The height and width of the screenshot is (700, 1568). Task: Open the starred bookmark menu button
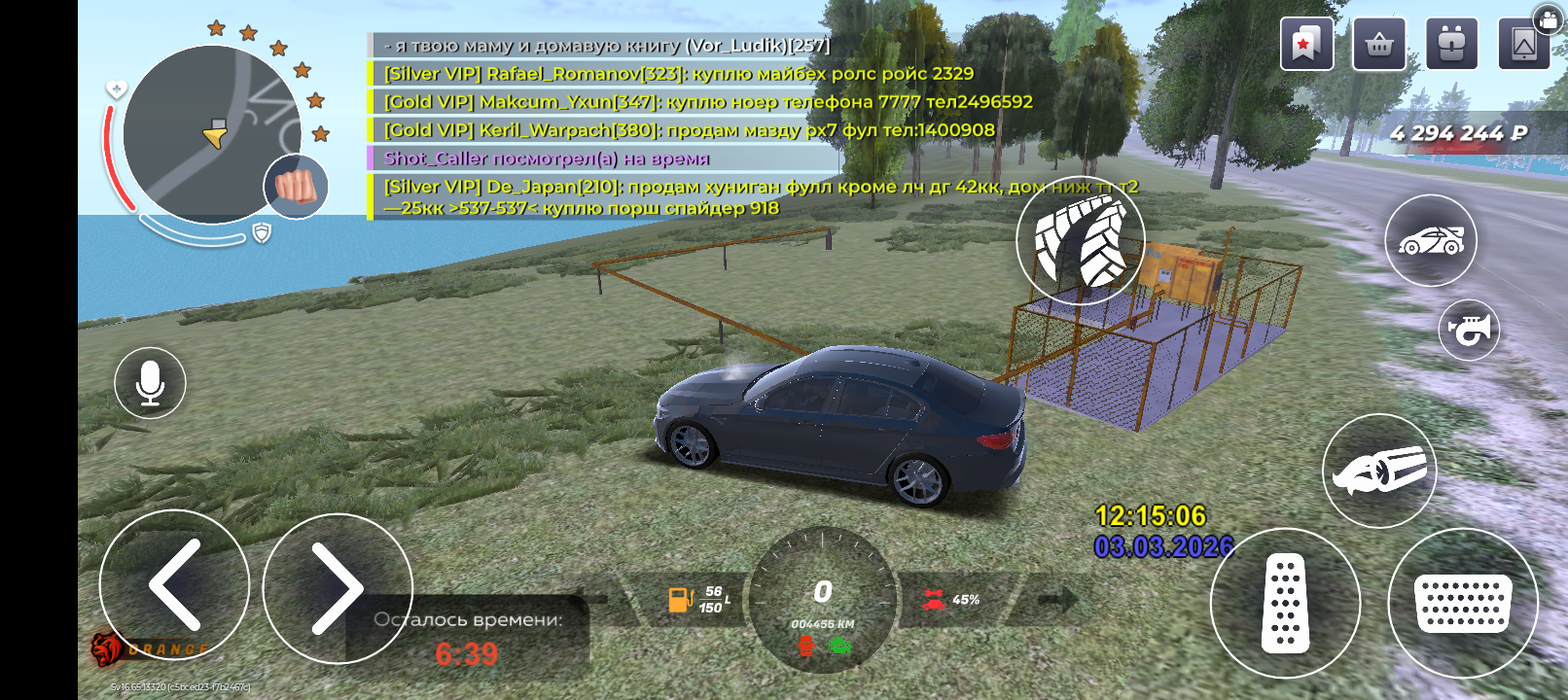coord(1306,44)
